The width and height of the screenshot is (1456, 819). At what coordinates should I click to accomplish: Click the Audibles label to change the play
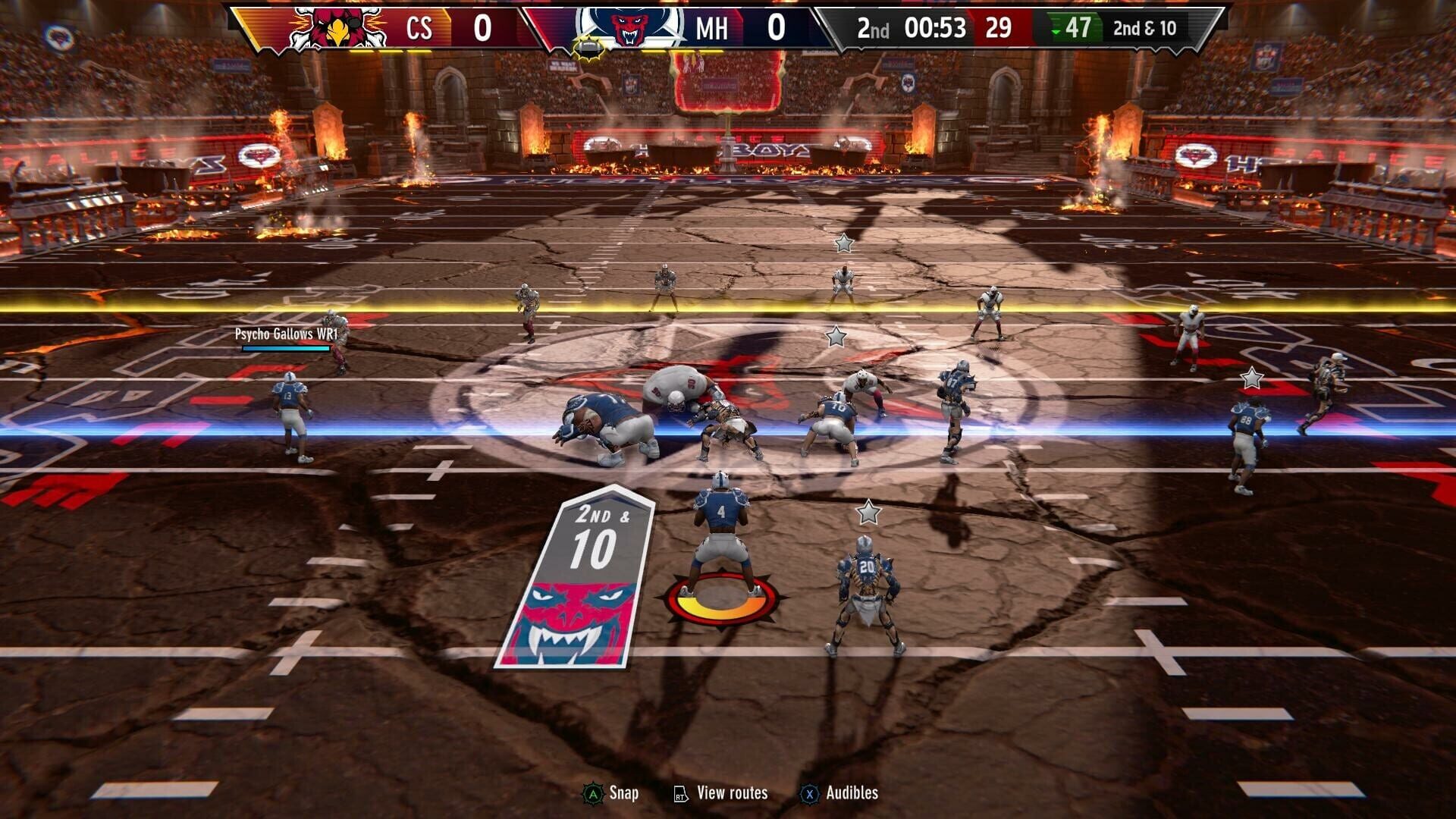pos(853,793)
